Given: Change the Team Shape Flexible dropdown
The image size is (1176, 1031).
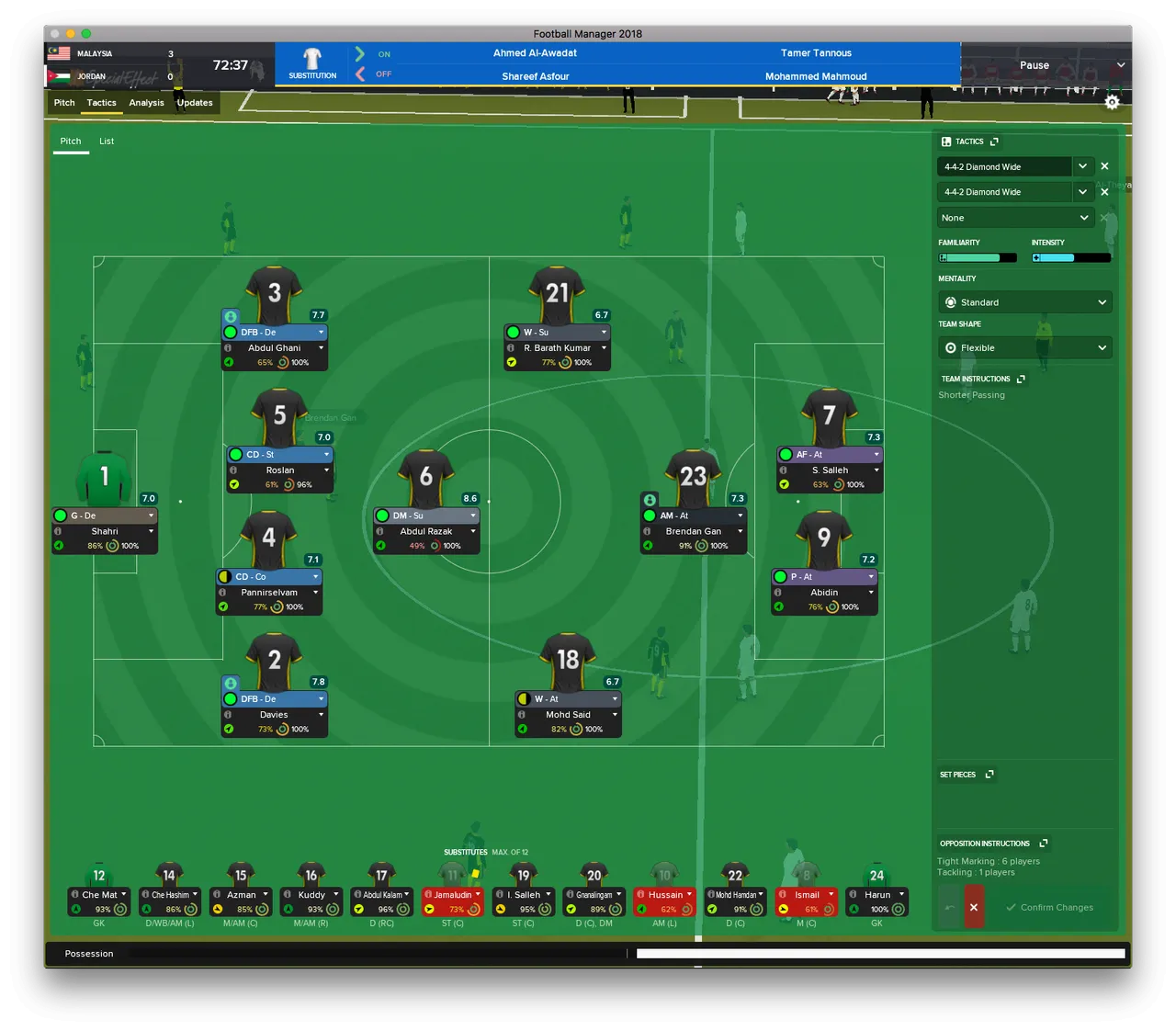Looking at the screenshot, I should click(x=1024, y=348).
